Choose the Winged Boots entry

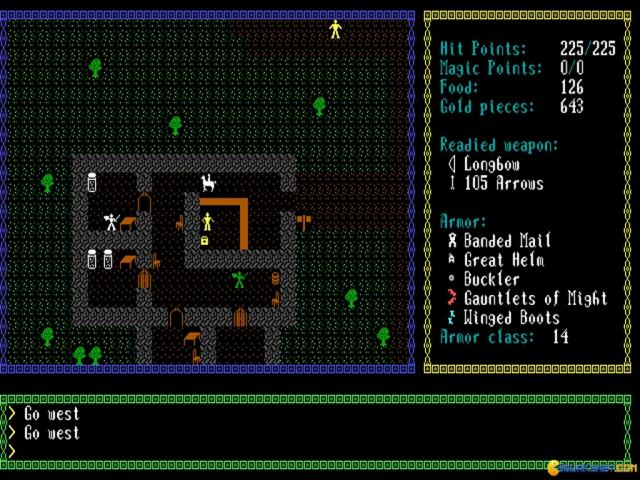[x=511, y=318]
